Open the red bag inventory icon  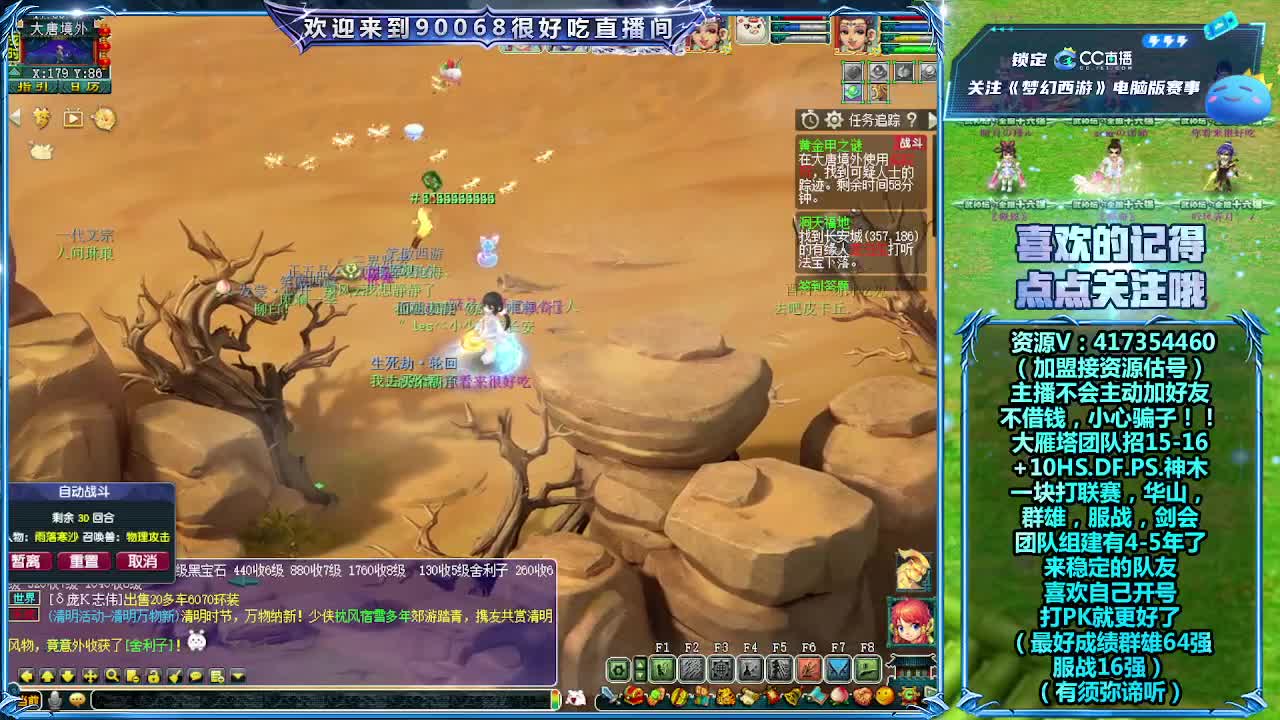tap(633, 693)
